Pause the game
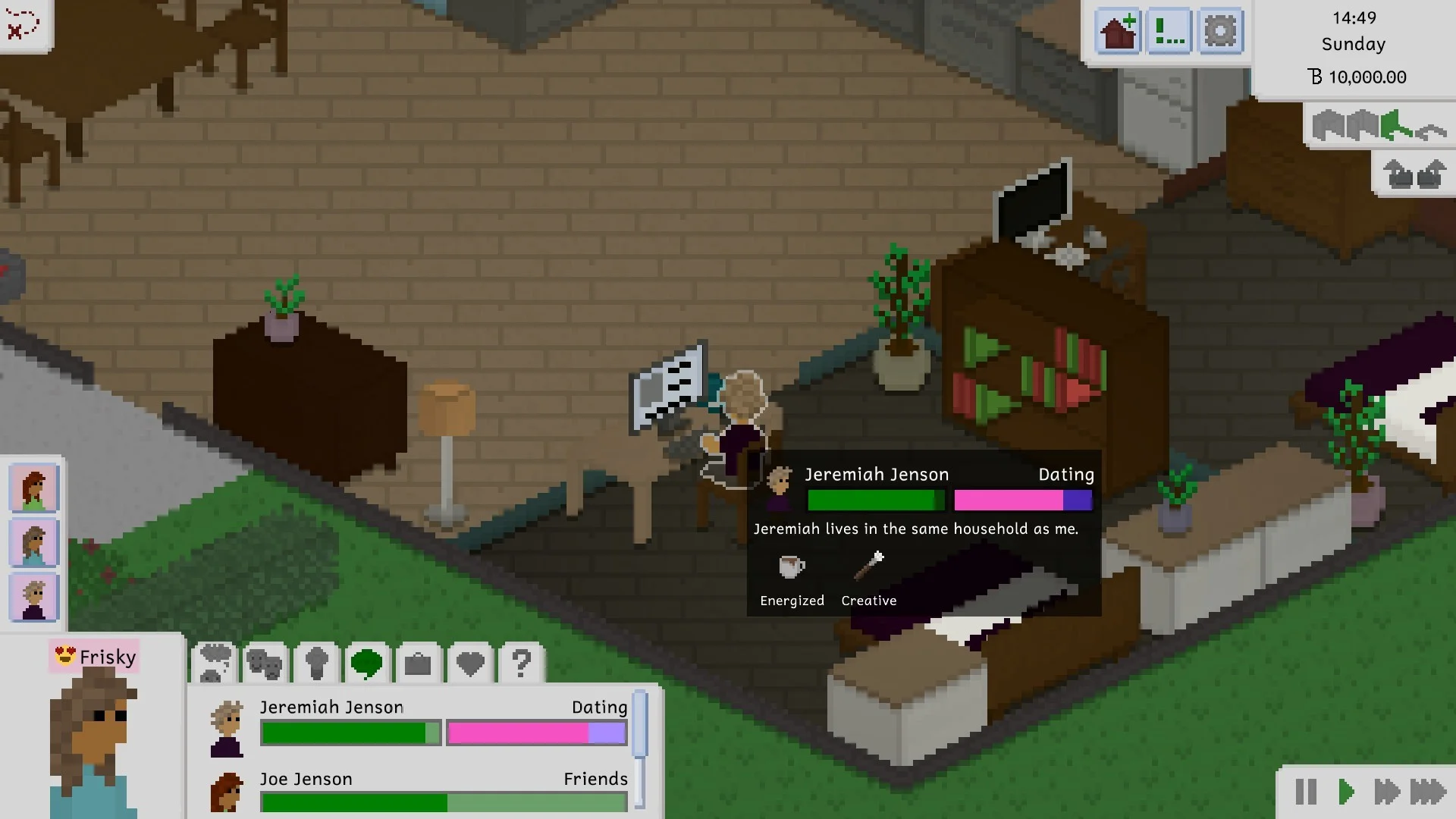 [x=1306, y=792]
